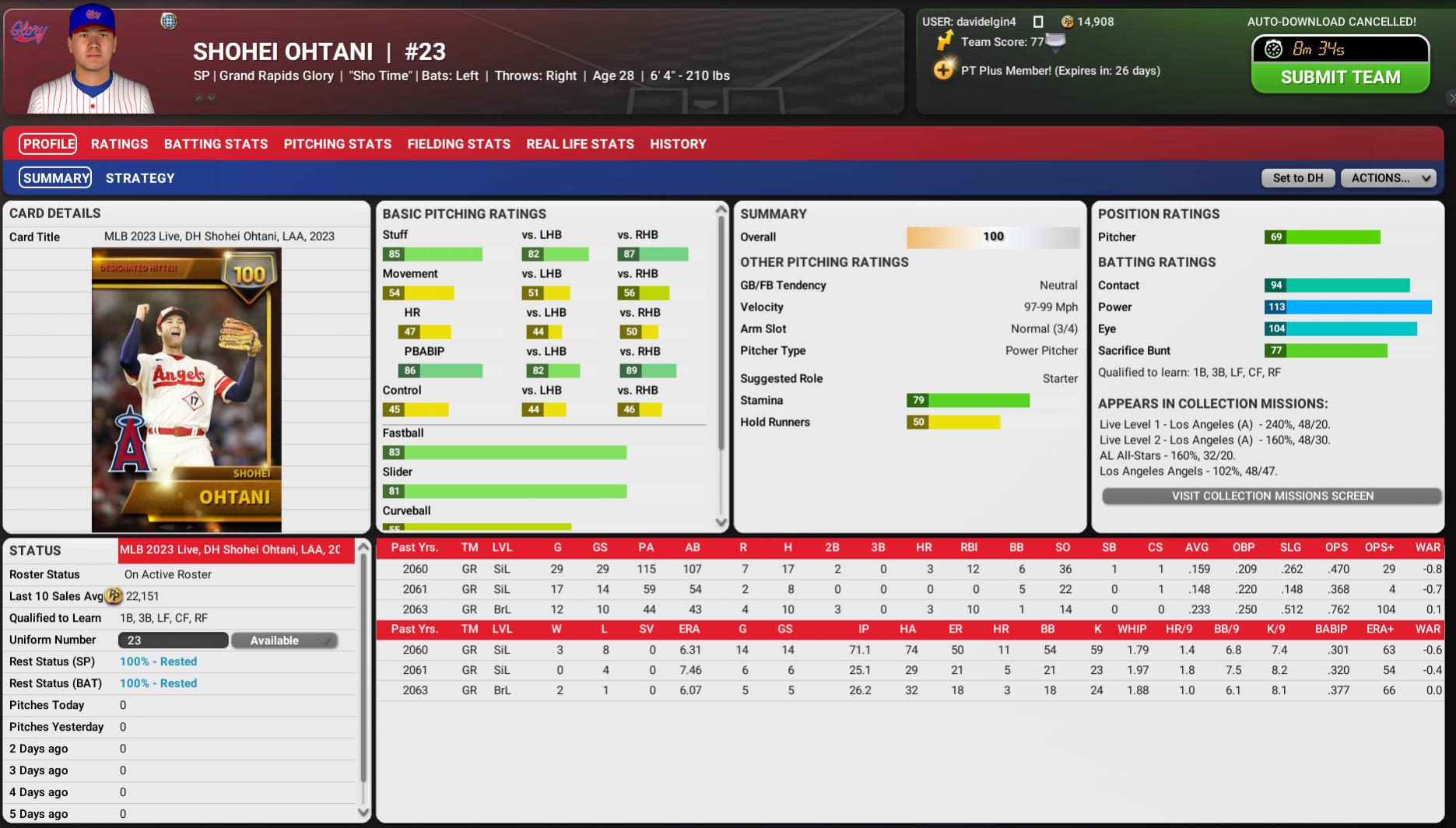This screenshot has width=1456, height=828.
Task: Click the Shohei Ohtani card image
Action: [186, 390]
